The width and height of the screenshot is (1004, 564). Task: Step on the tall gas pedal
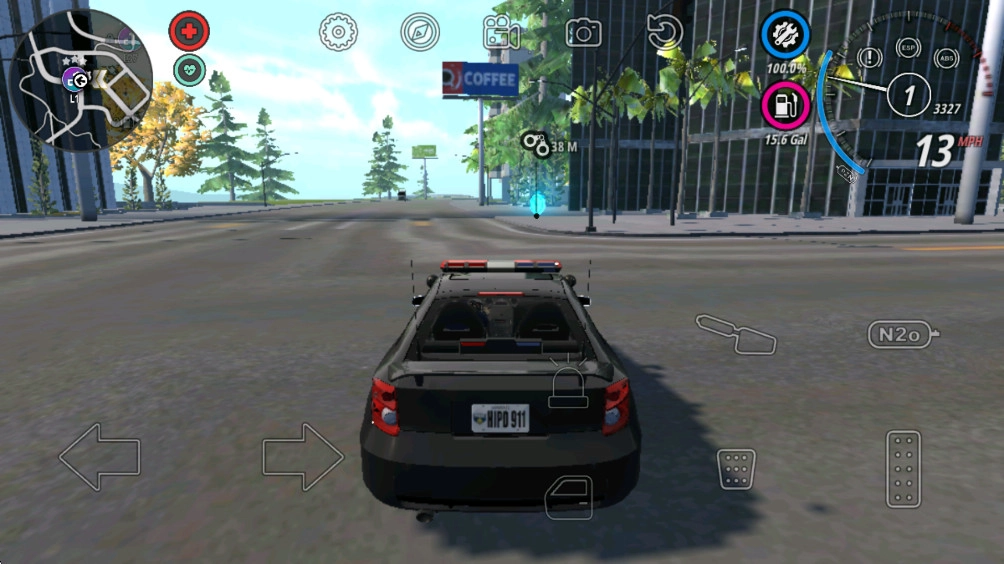tap(904, 469)
